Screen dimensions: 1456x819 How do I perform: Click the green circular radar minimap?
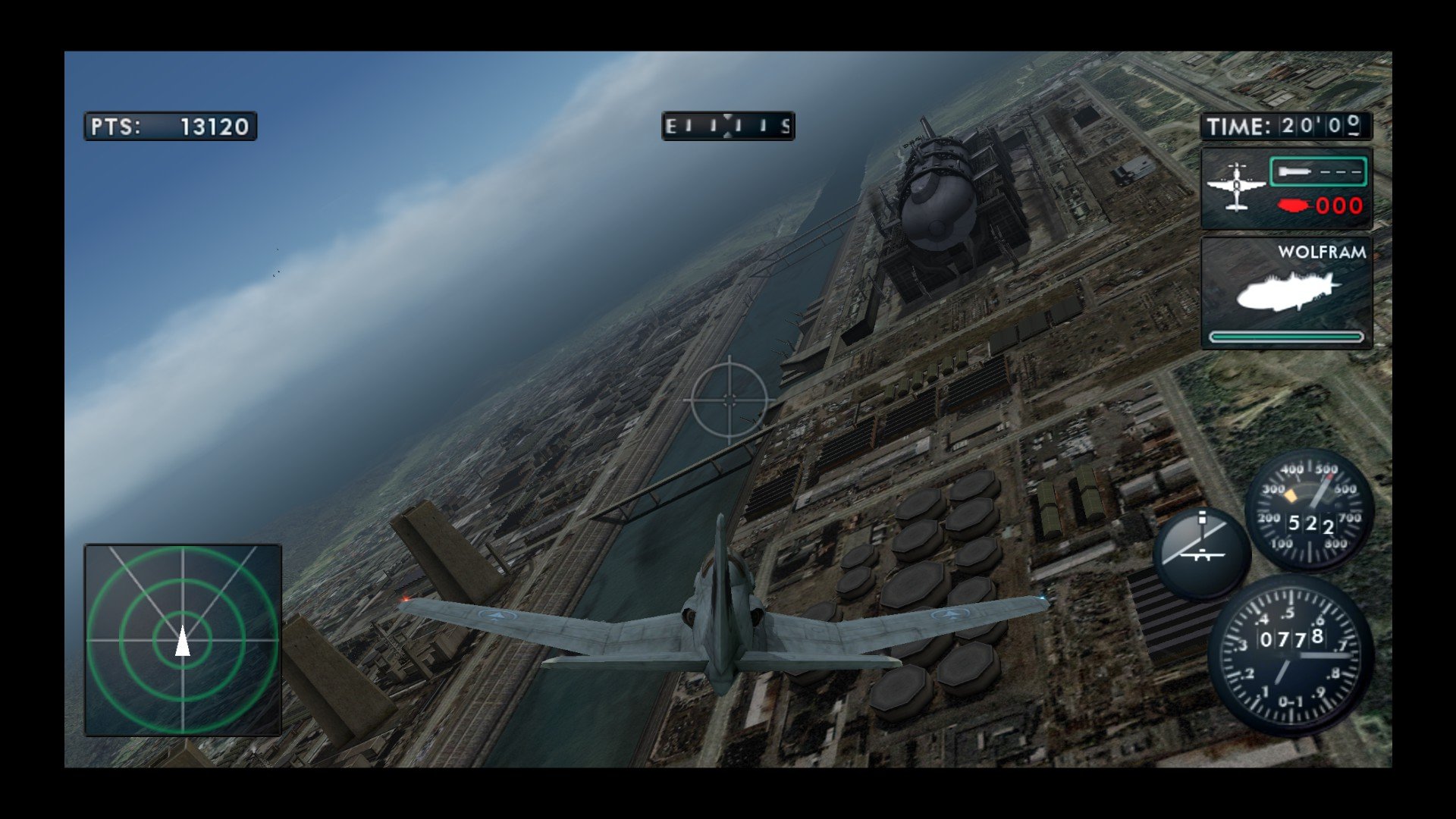click(x=183, y=639)
